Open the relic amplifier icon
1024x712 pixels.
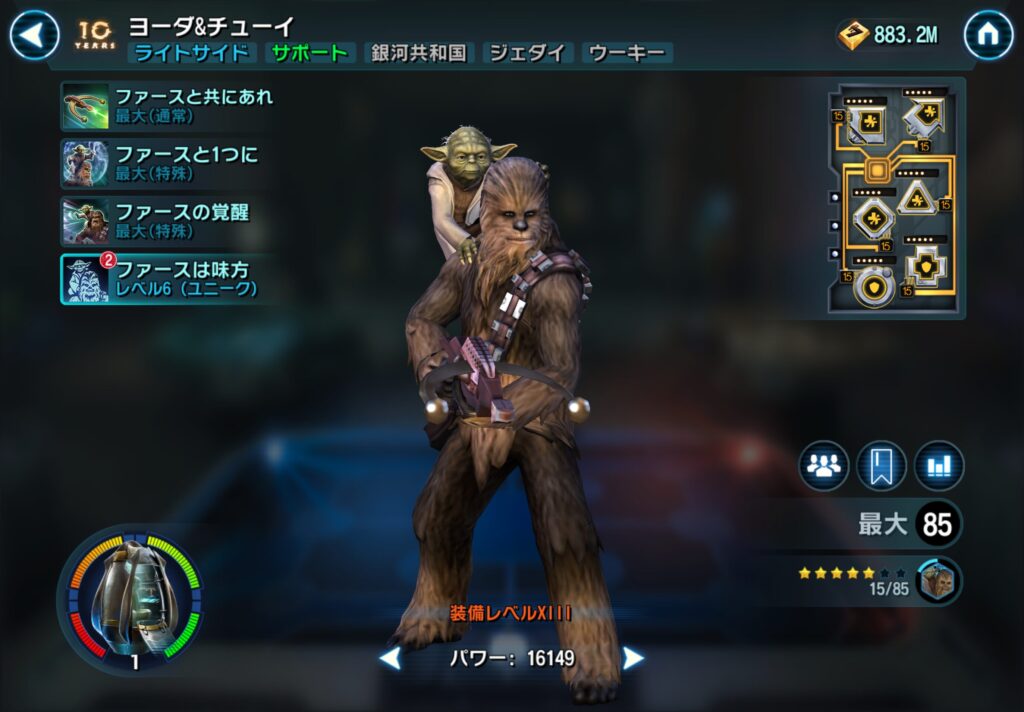click(x=130, y=601)
